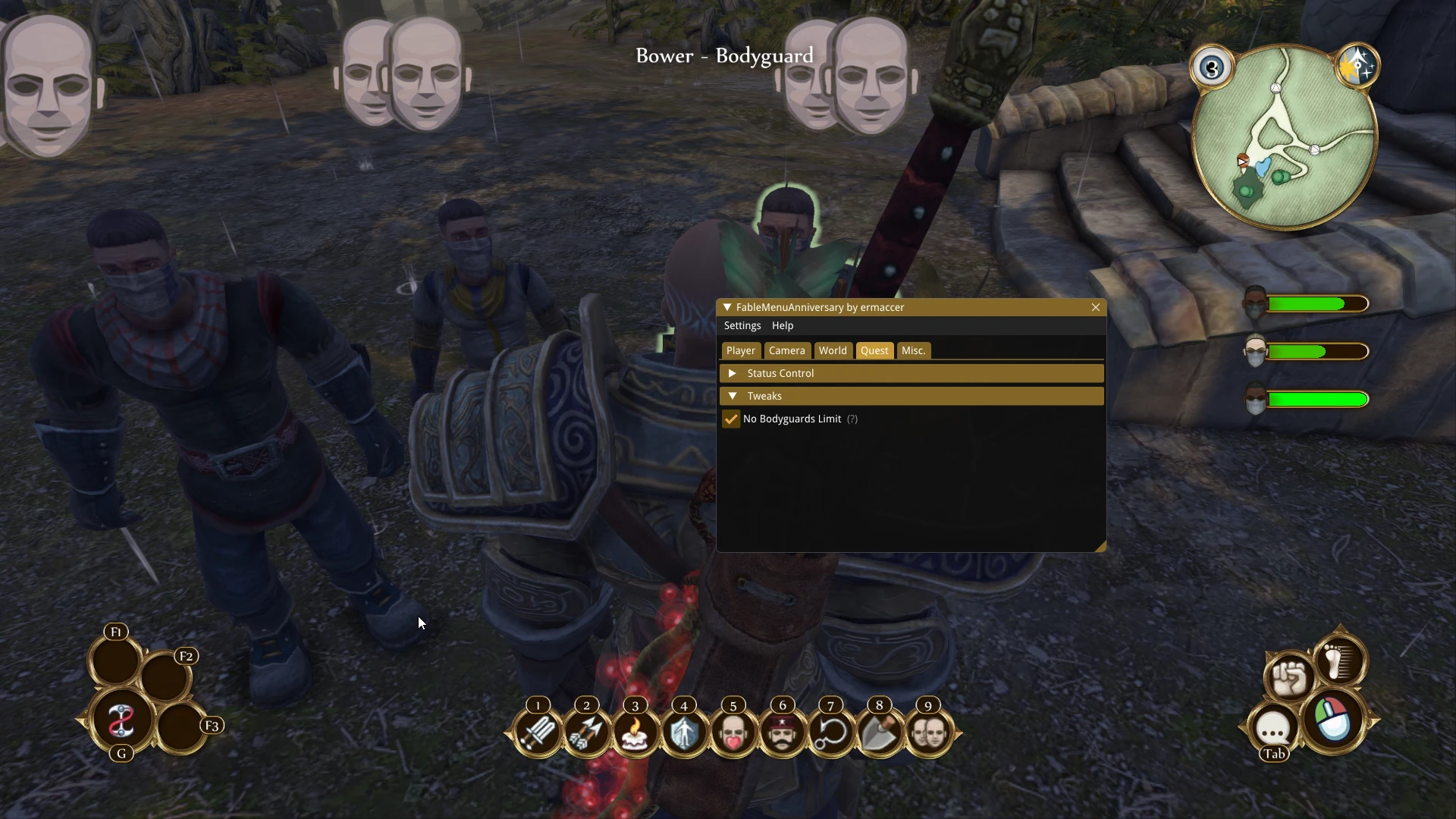This screenshot has width=1456, height=819.
Task: Open the Help menu
Action: [782, 325]
